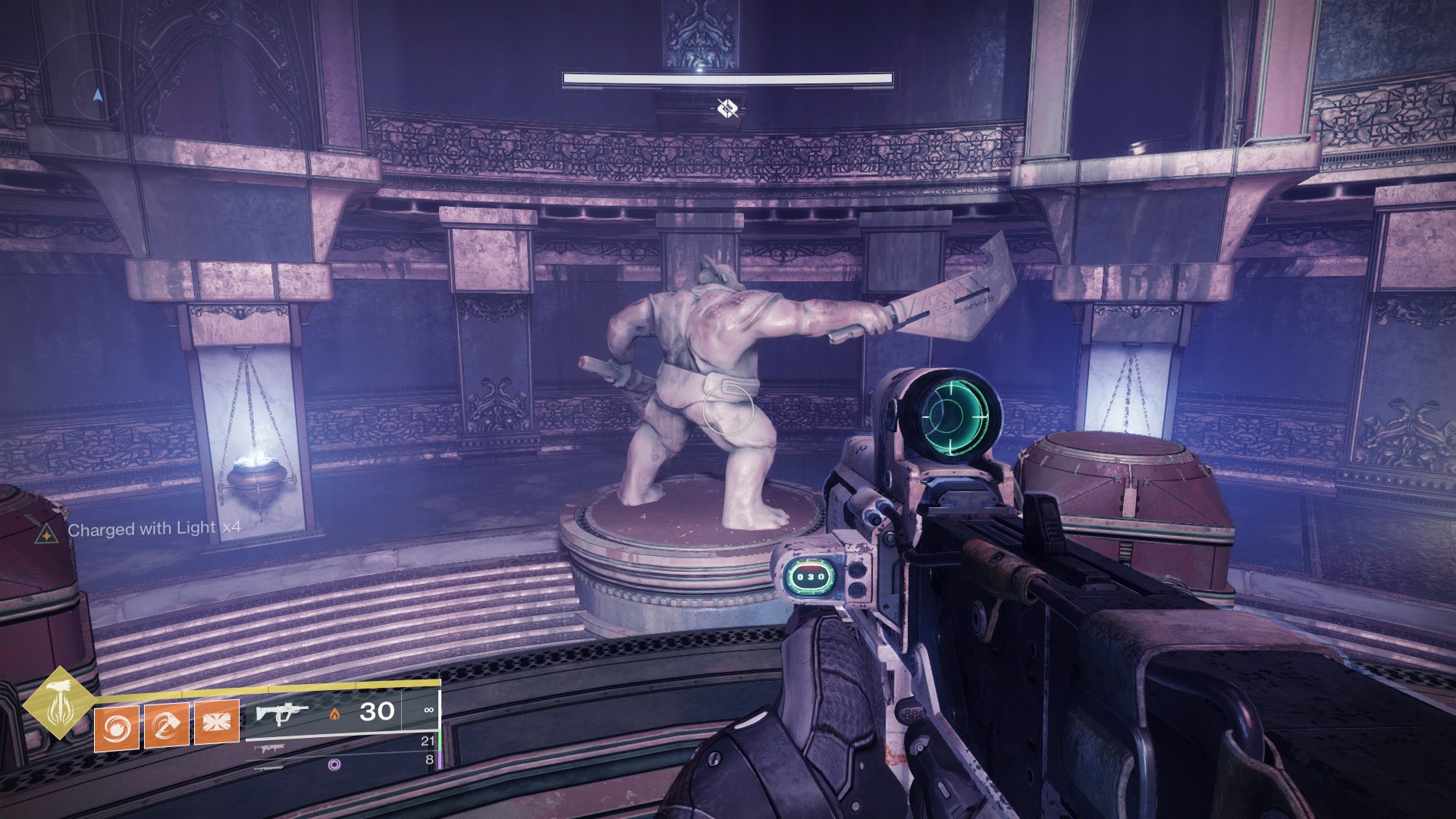Trigger the barricade class ability icon

(217, 722)
